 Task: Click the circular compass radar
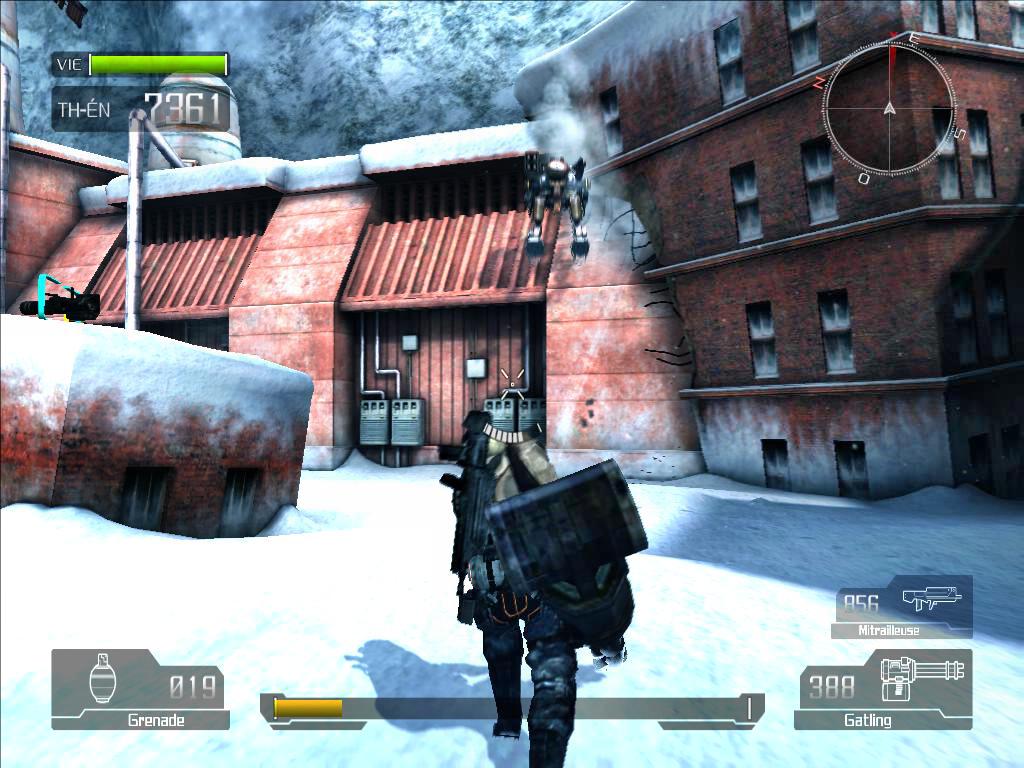tap(888, 108)
